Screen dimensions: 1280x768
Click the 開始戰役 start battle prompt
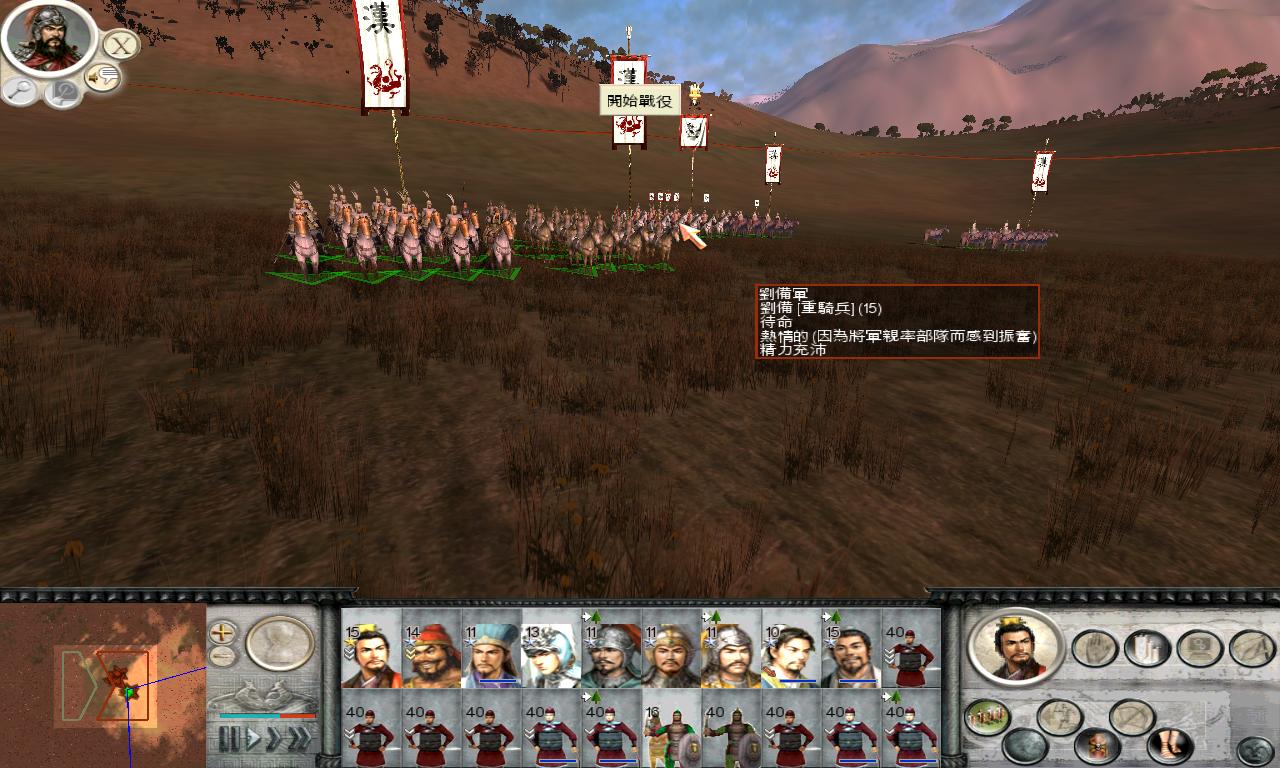640,100
